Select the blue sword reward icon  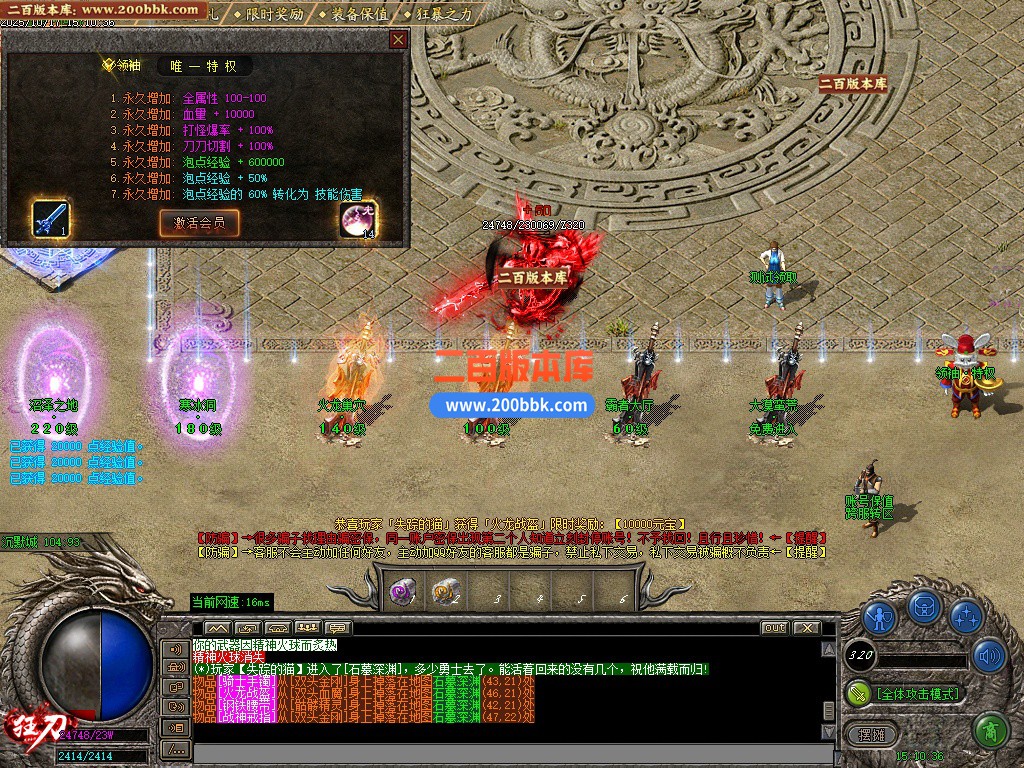tap(49, 219)
